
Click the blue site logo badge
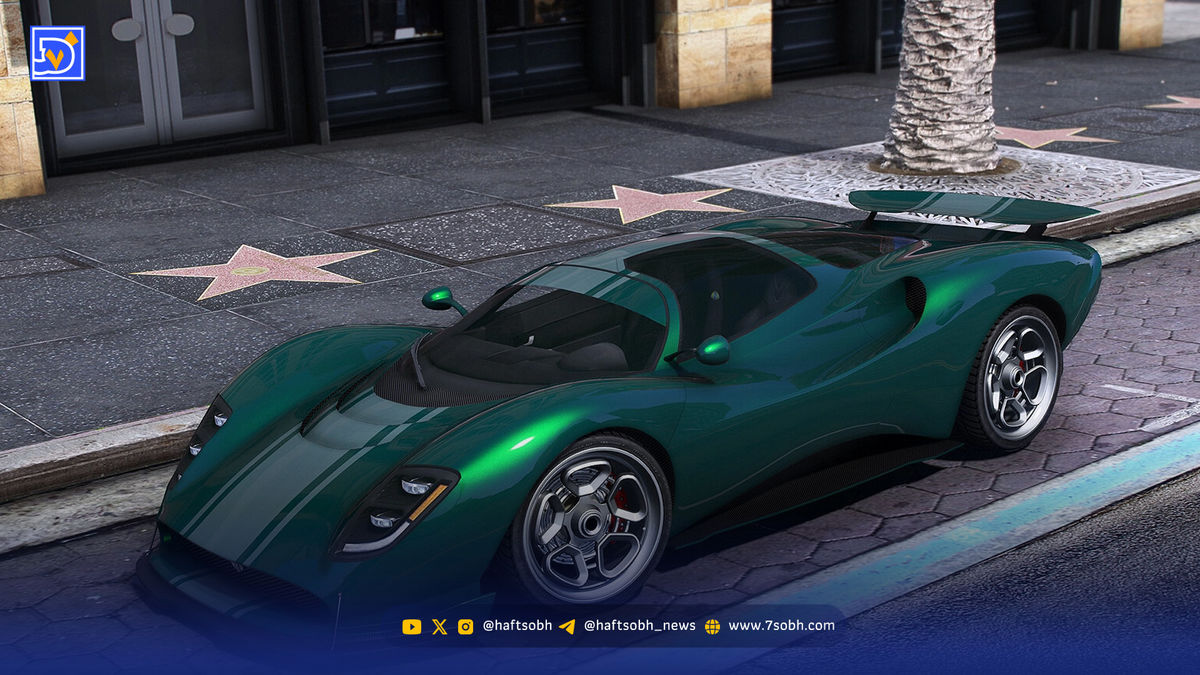pyautogui.click(x=57, y=53)
